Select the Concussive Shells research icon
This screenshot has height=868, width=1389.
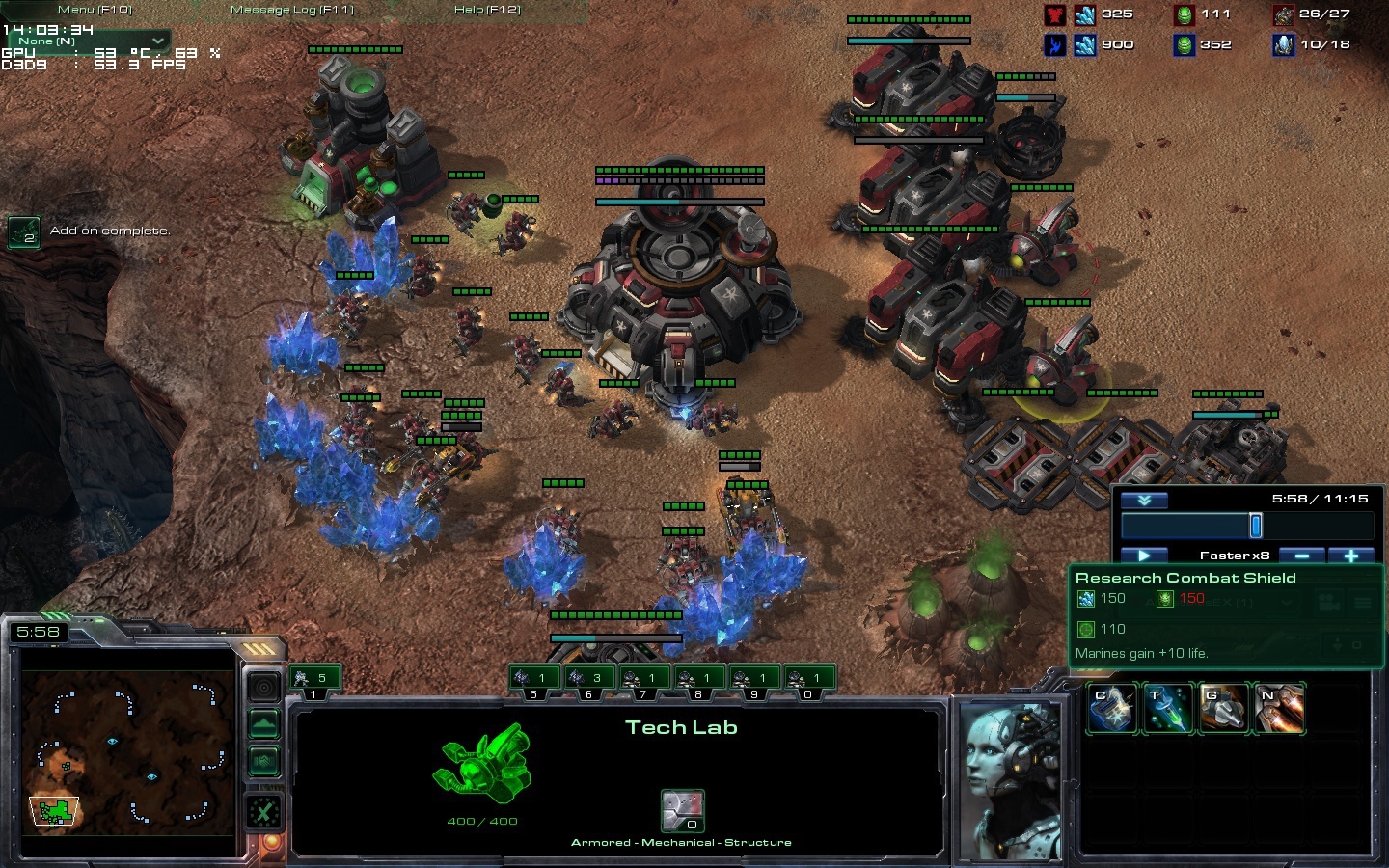click(x=1223, y=708)
